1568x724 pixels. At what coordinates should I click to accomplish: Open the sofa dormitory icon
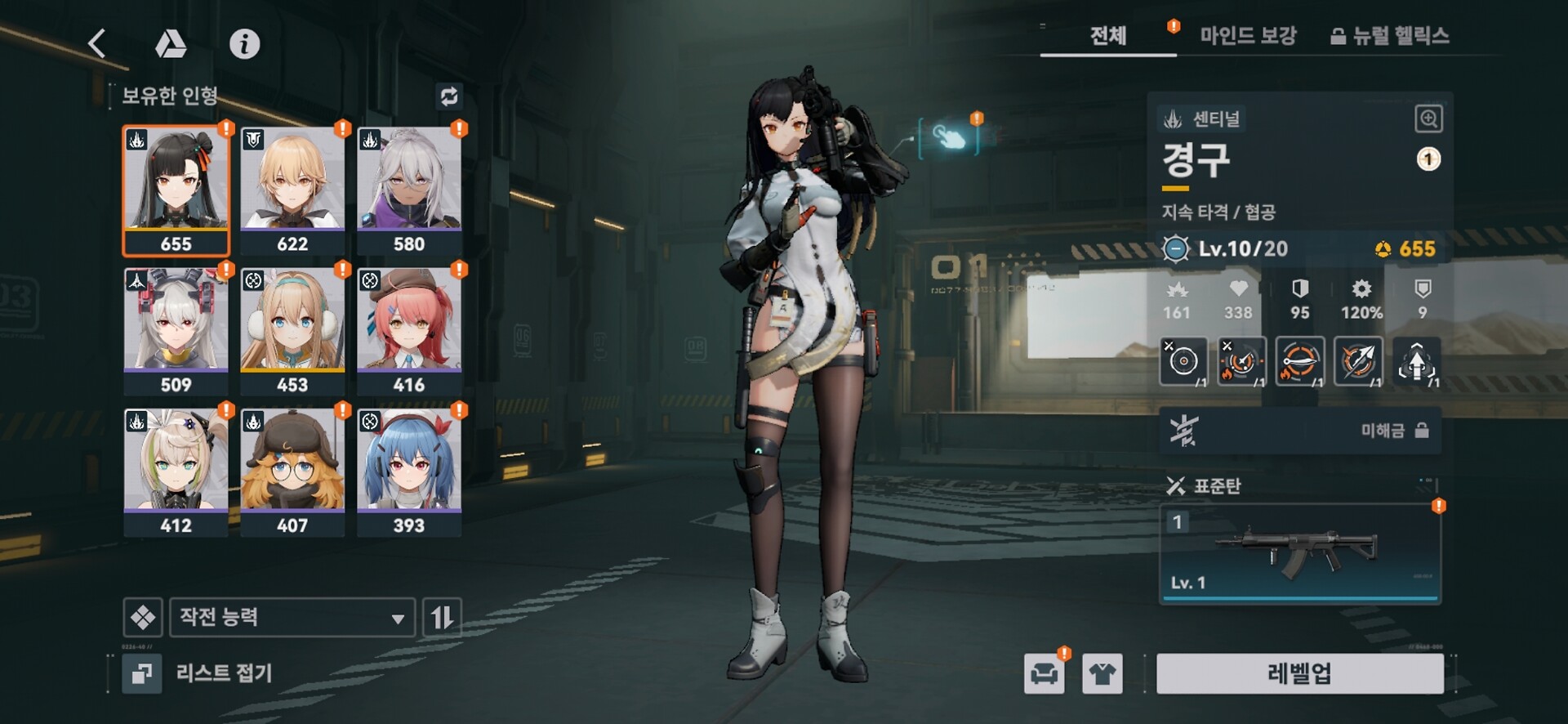pyautogui.click(x=1044, y=674)
